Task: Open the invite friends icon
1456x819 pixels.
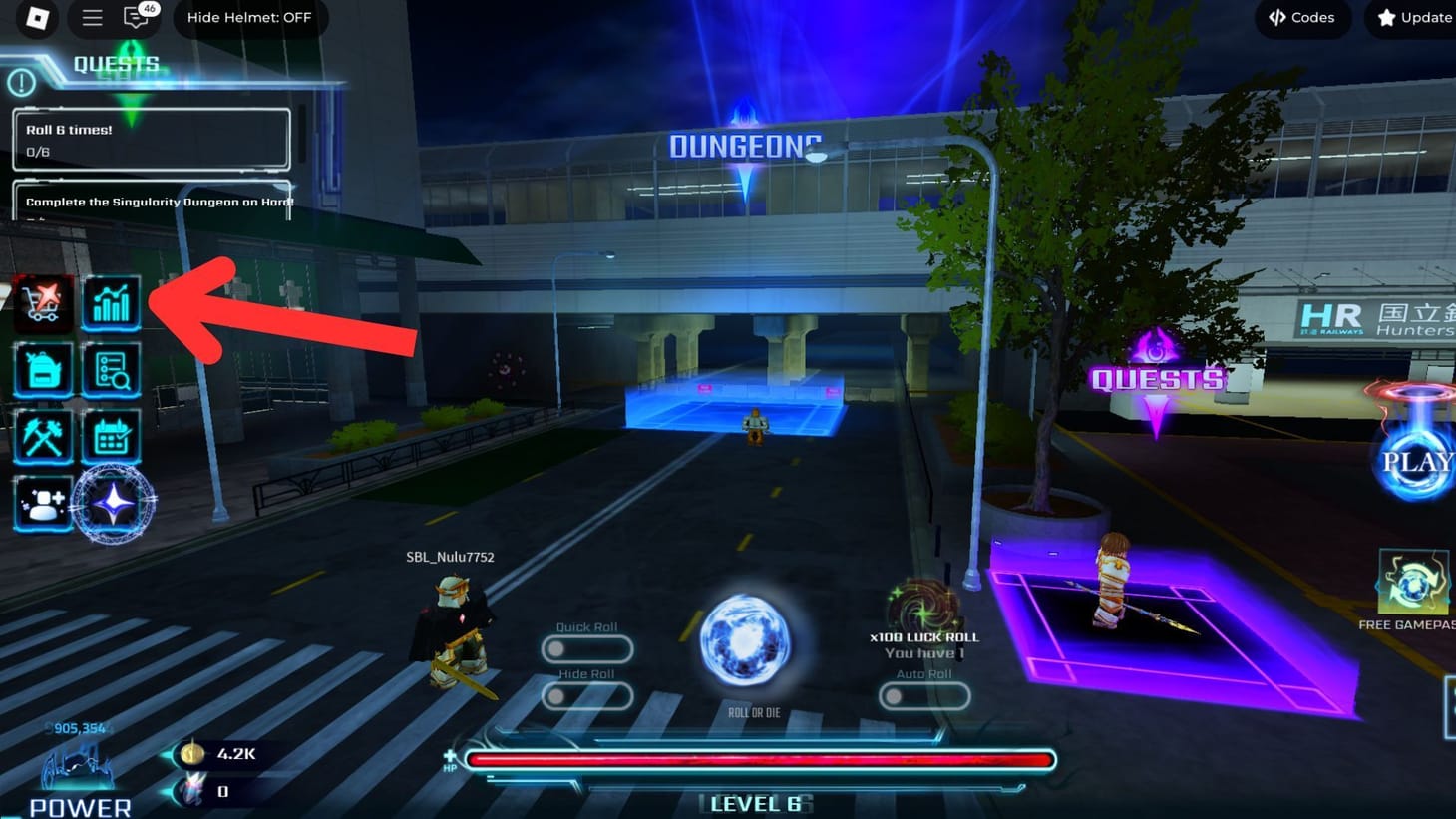Action: 44,504
